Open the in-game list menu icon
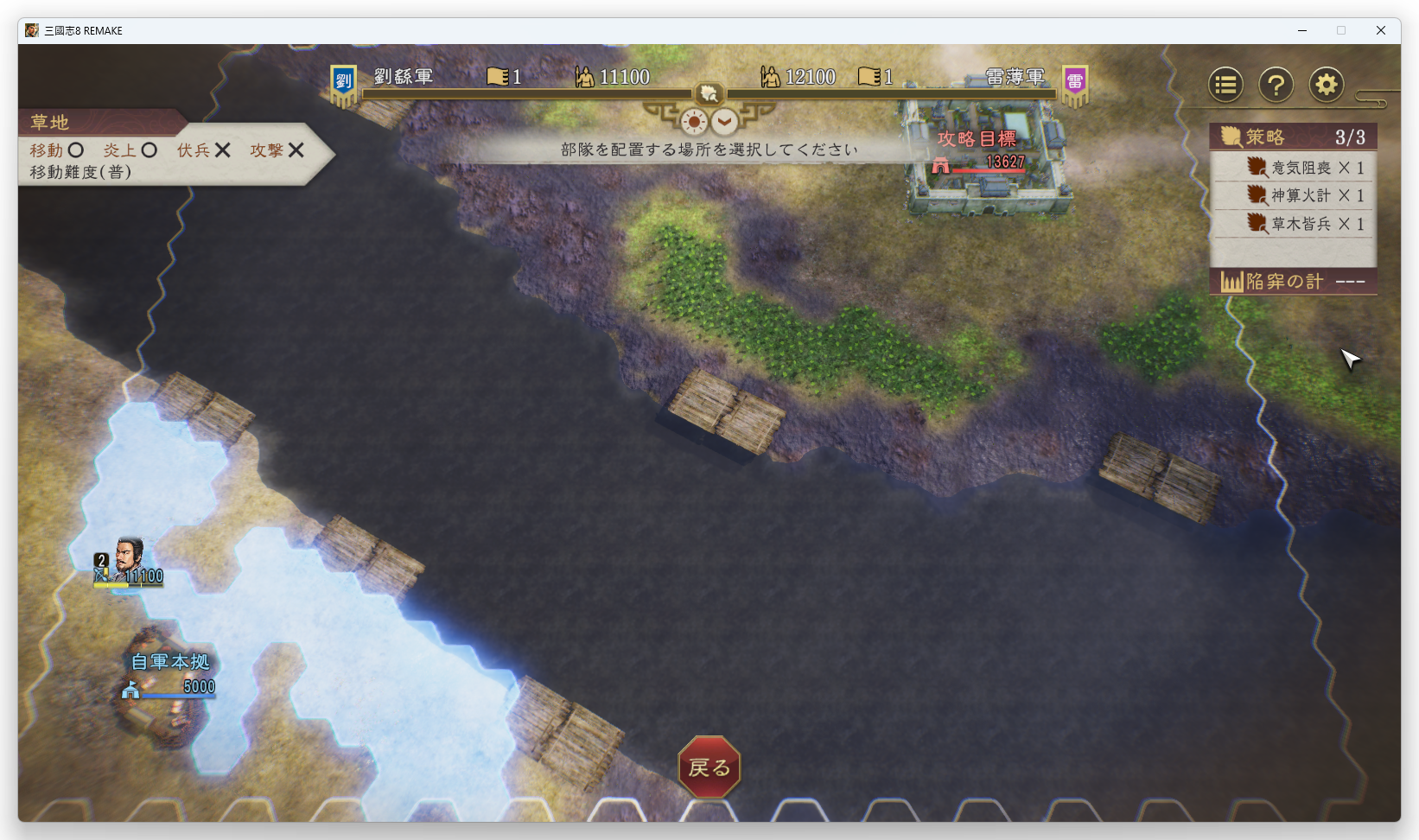Image resolution: width=1419 pixels, height=840 pixels. (1224, 84)
